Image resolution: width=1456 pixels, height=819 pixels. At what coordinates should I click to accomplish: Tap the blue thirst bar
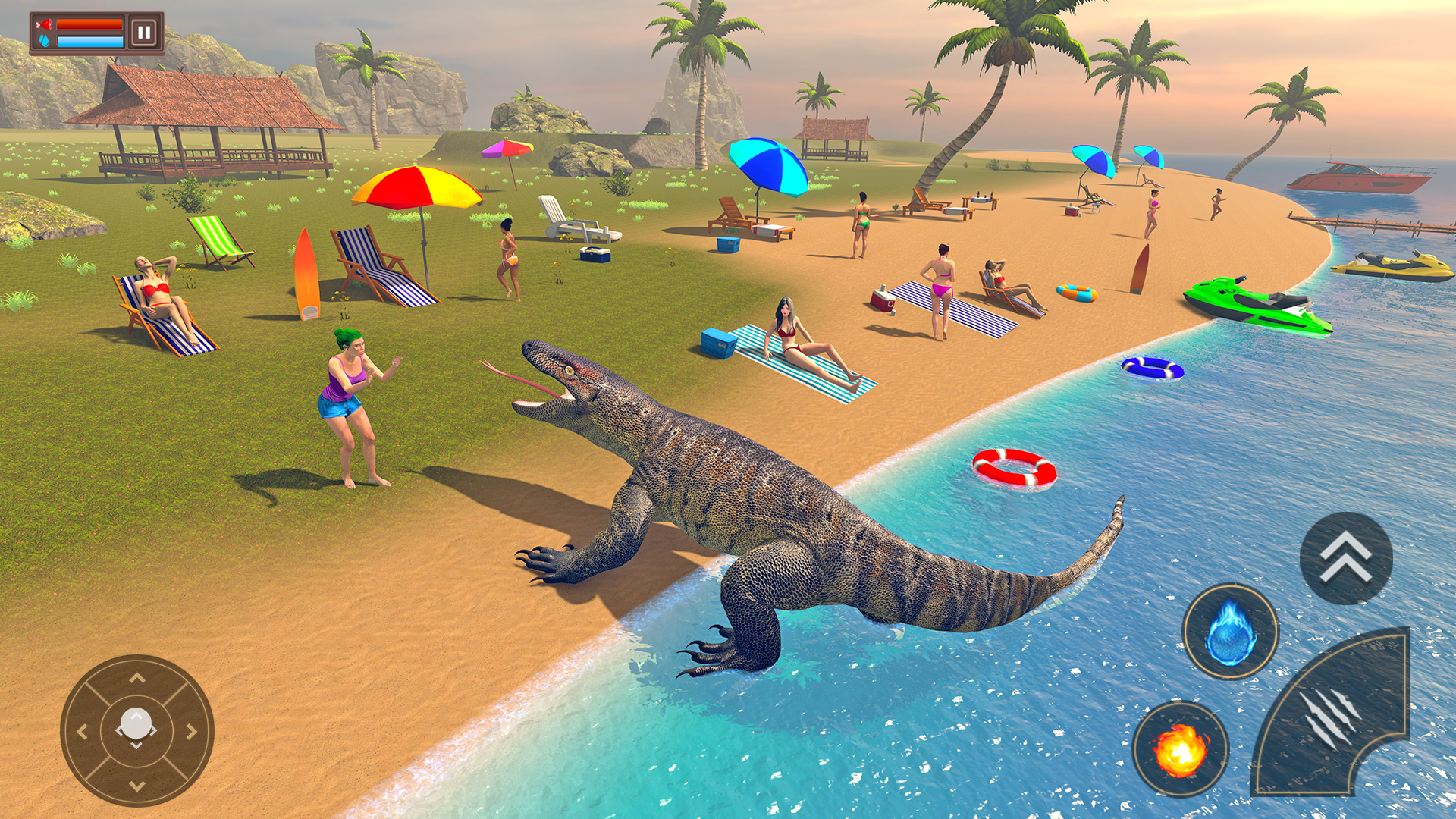(x=89, y=42)
